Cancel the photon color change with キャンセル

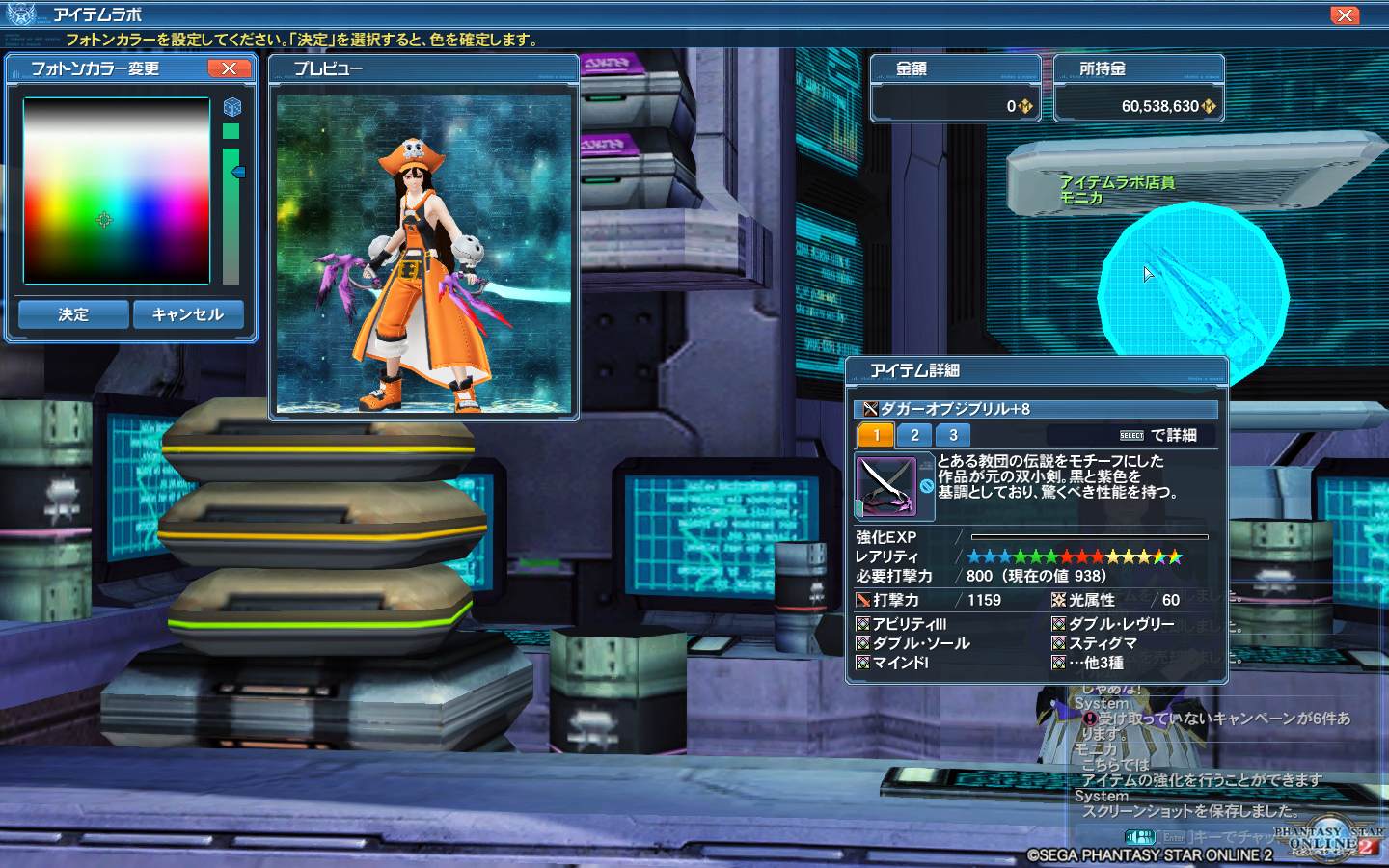tap(188, 314)
